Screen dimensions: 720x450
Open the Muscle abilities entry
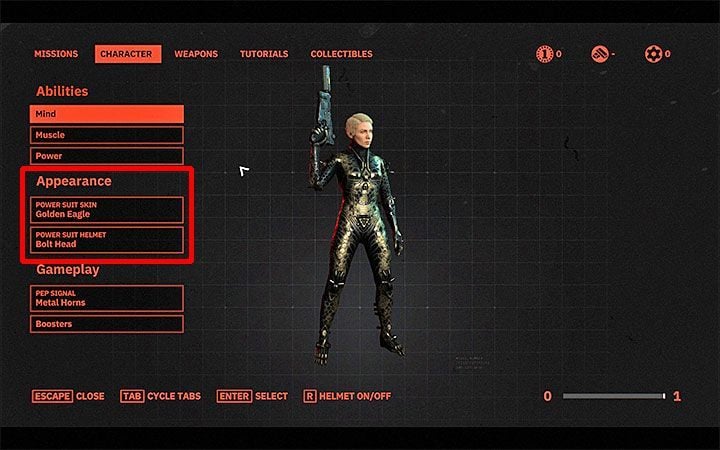(107, 135)
